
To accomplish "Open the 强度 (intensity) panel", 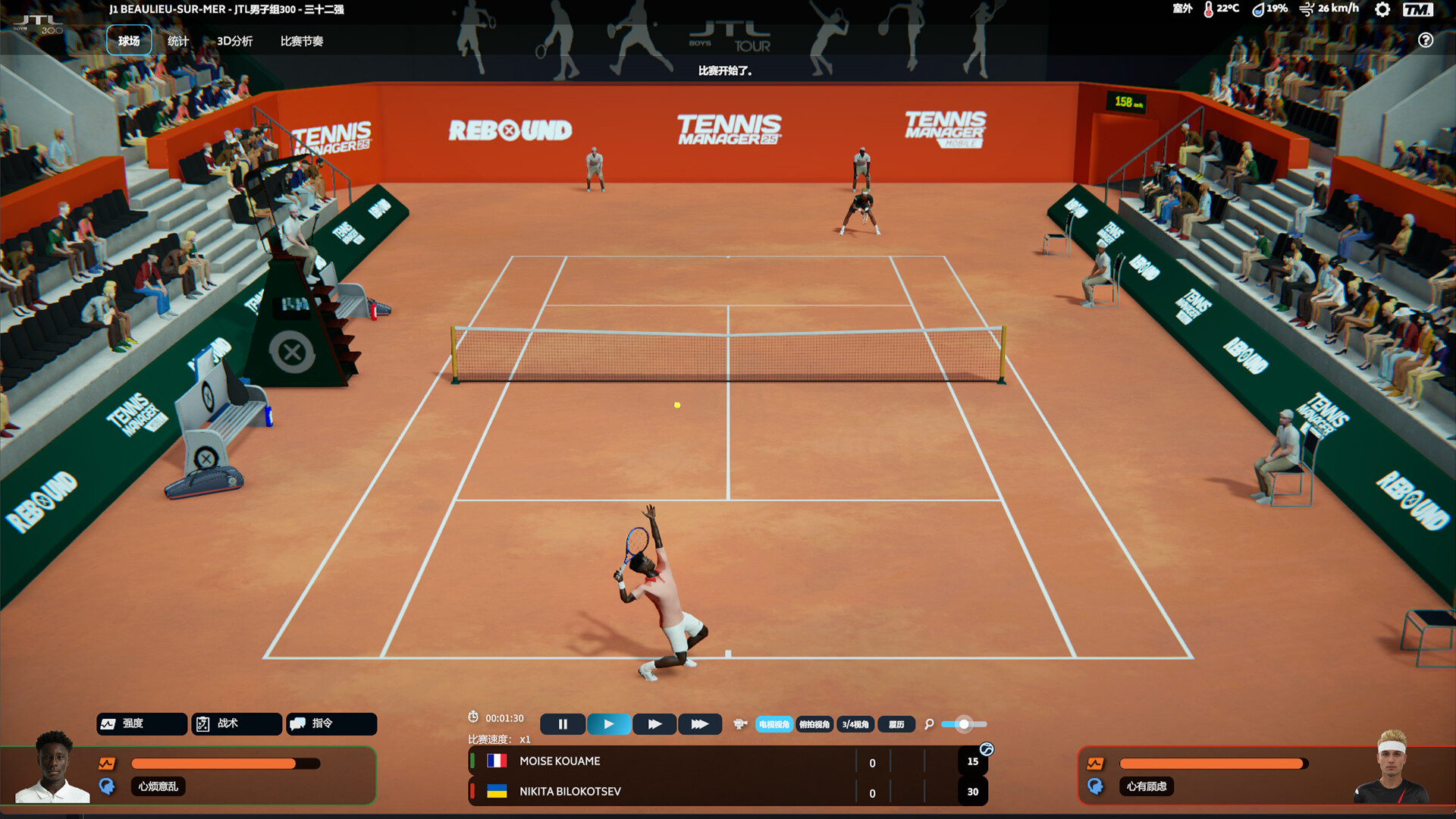I will pyautogui.click(x=141, y=724).
